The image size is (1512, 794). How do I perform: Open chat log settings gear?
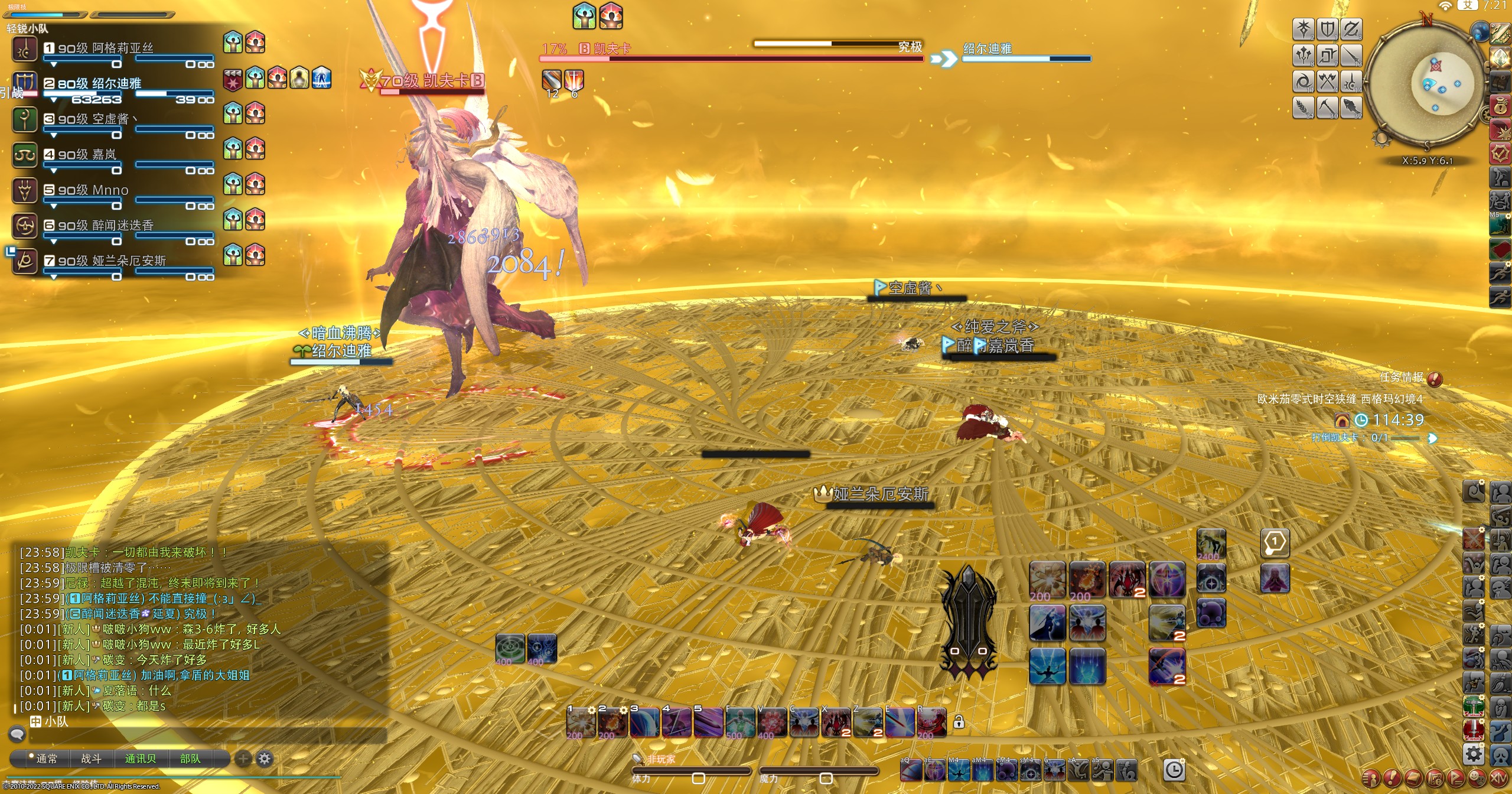coord(265,759)
